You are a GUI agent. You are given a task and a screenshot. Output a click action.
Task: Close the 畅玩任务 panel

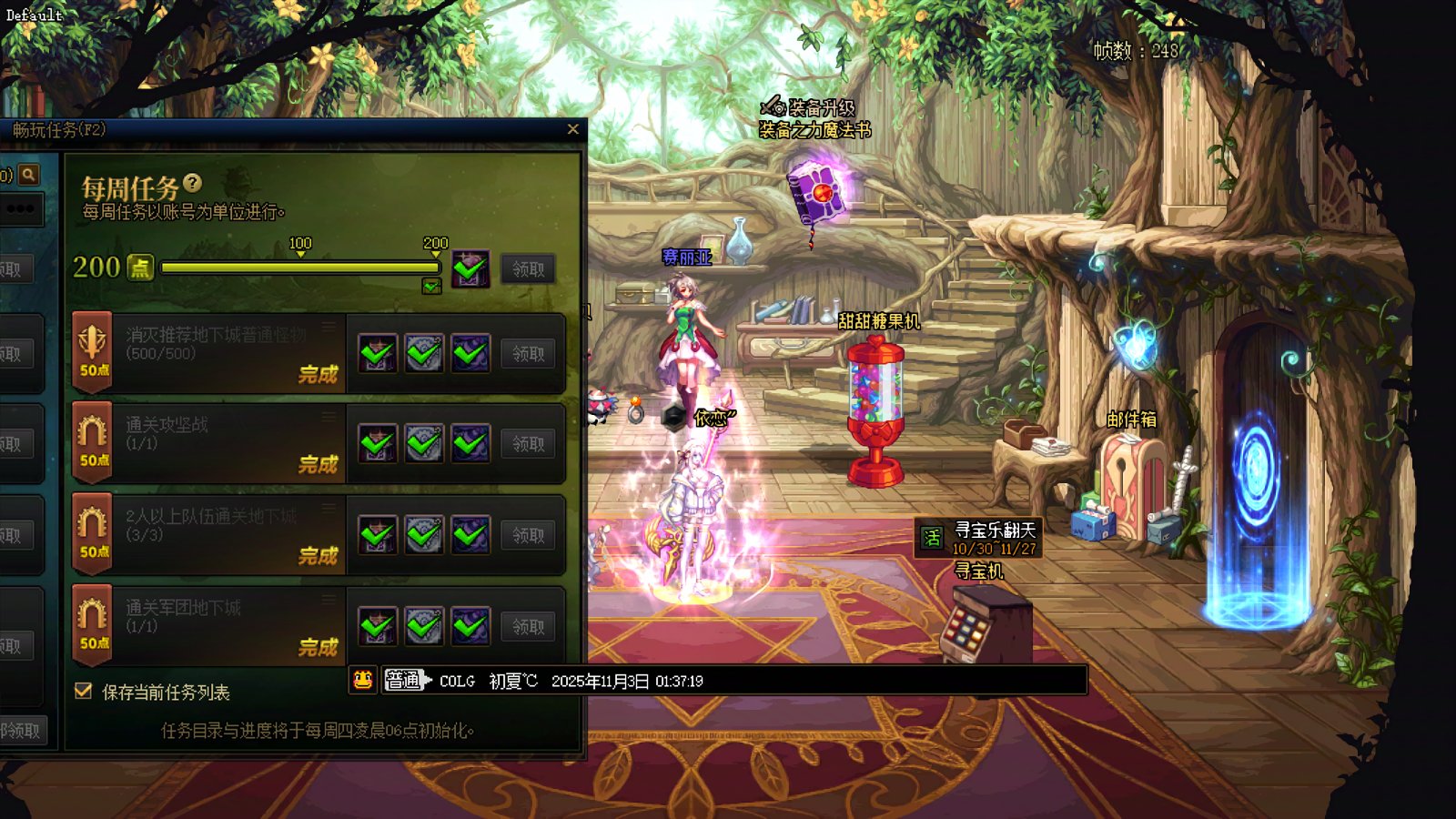pyautogui.click(x=572, y=129)
